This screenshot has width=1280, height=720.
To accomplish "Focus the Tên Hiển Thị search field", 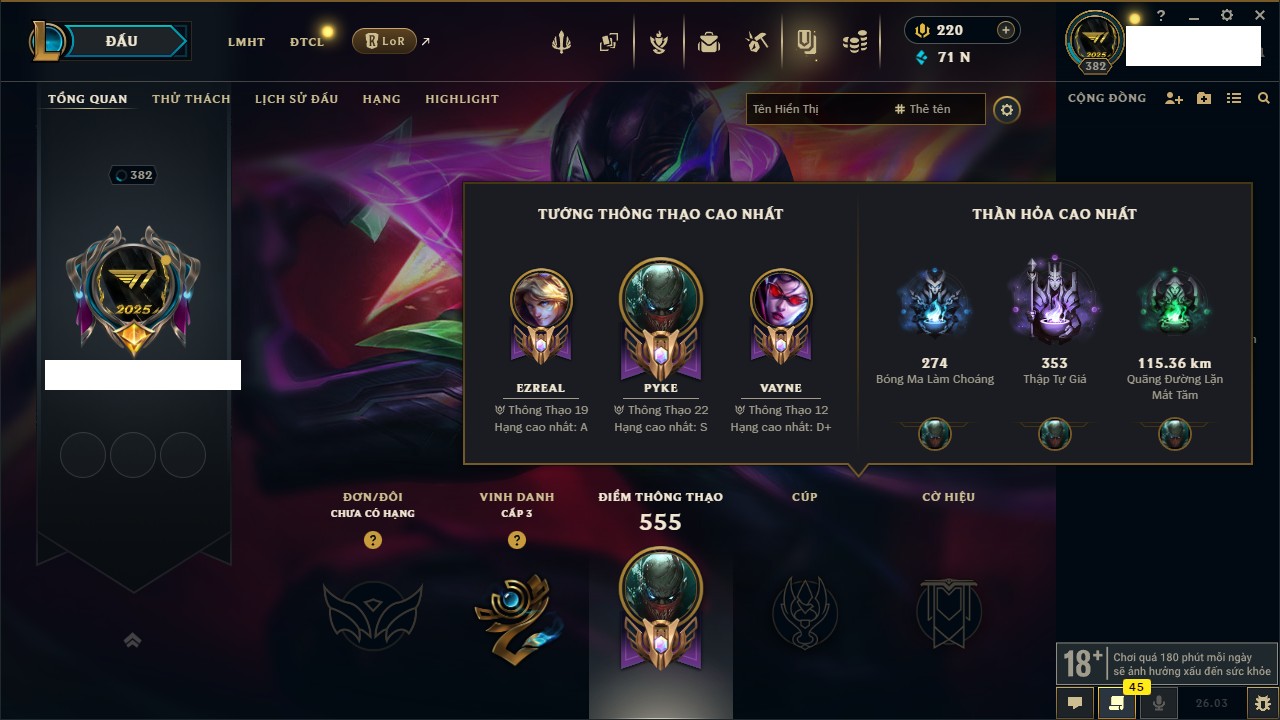I will (815, 109).
